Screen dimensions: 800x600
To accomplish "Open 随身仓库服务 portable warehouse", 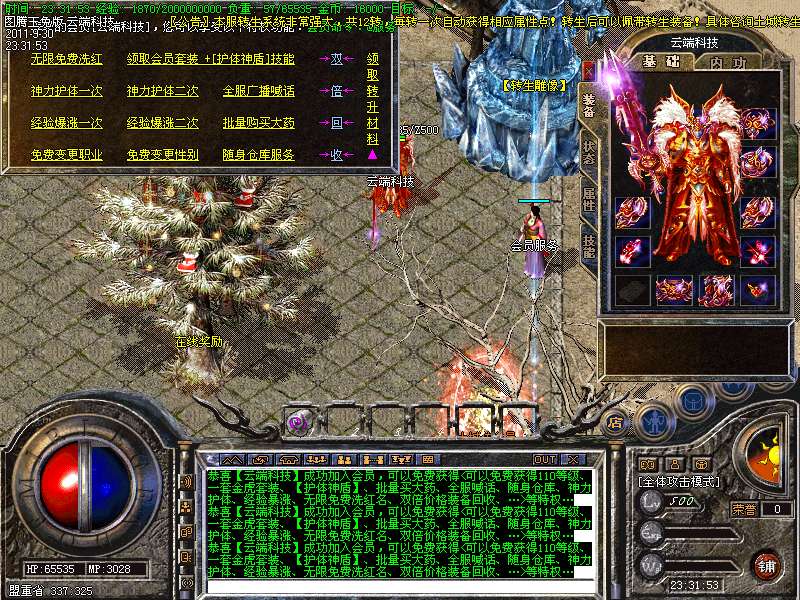I will click(258, 155).
